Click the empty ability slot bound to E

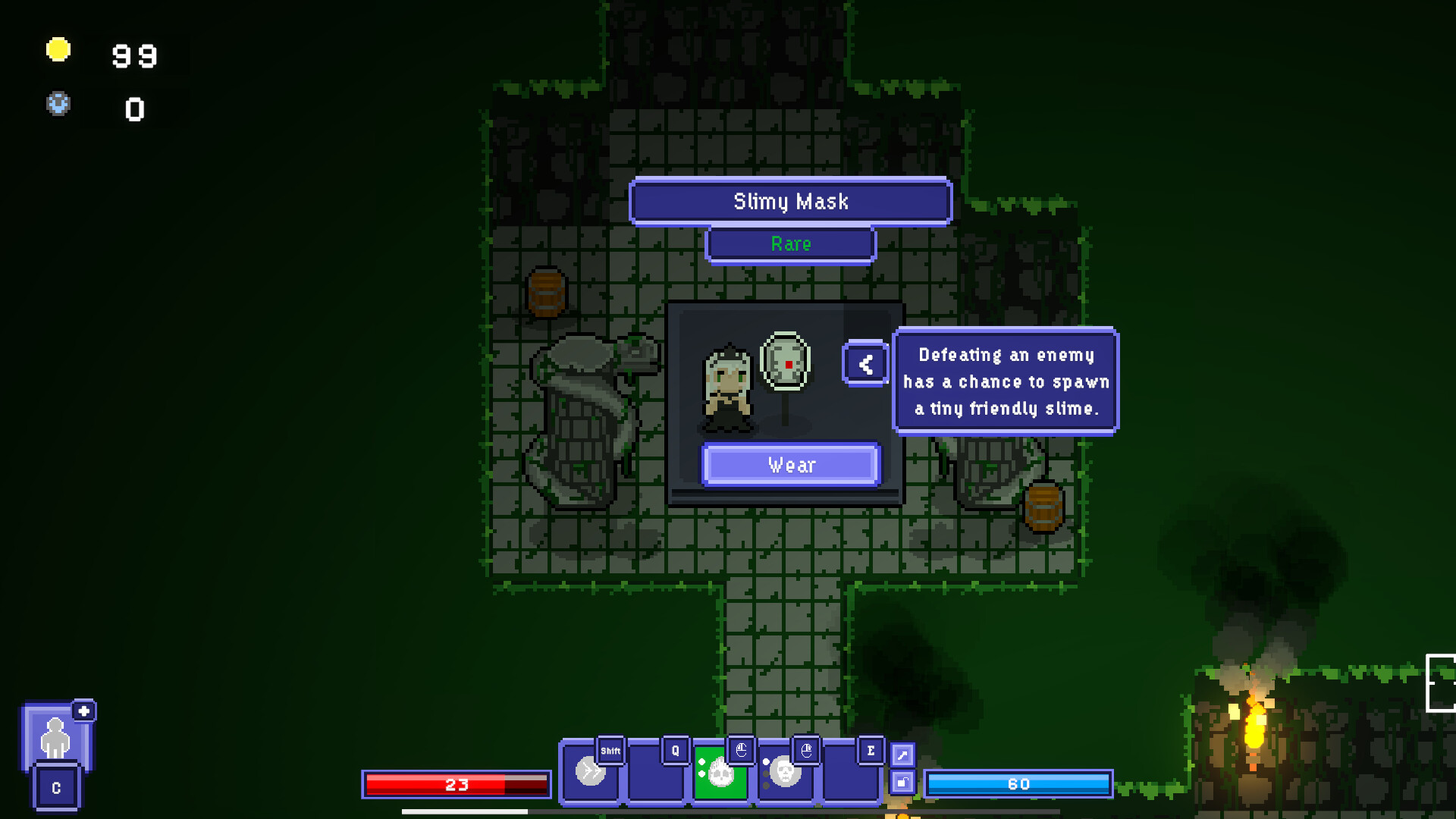849,775
